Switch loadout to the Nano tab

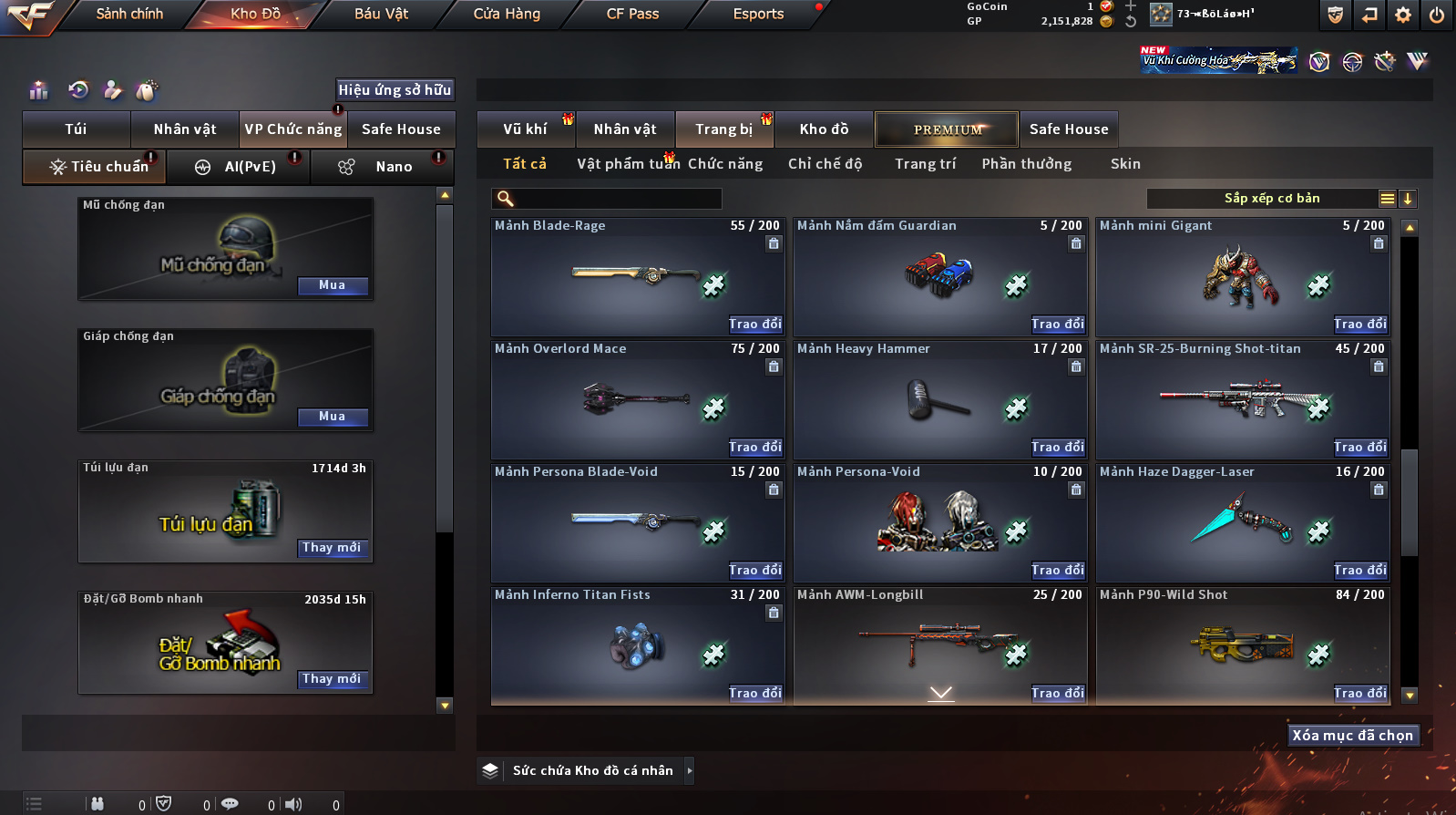tap(394, 167)
